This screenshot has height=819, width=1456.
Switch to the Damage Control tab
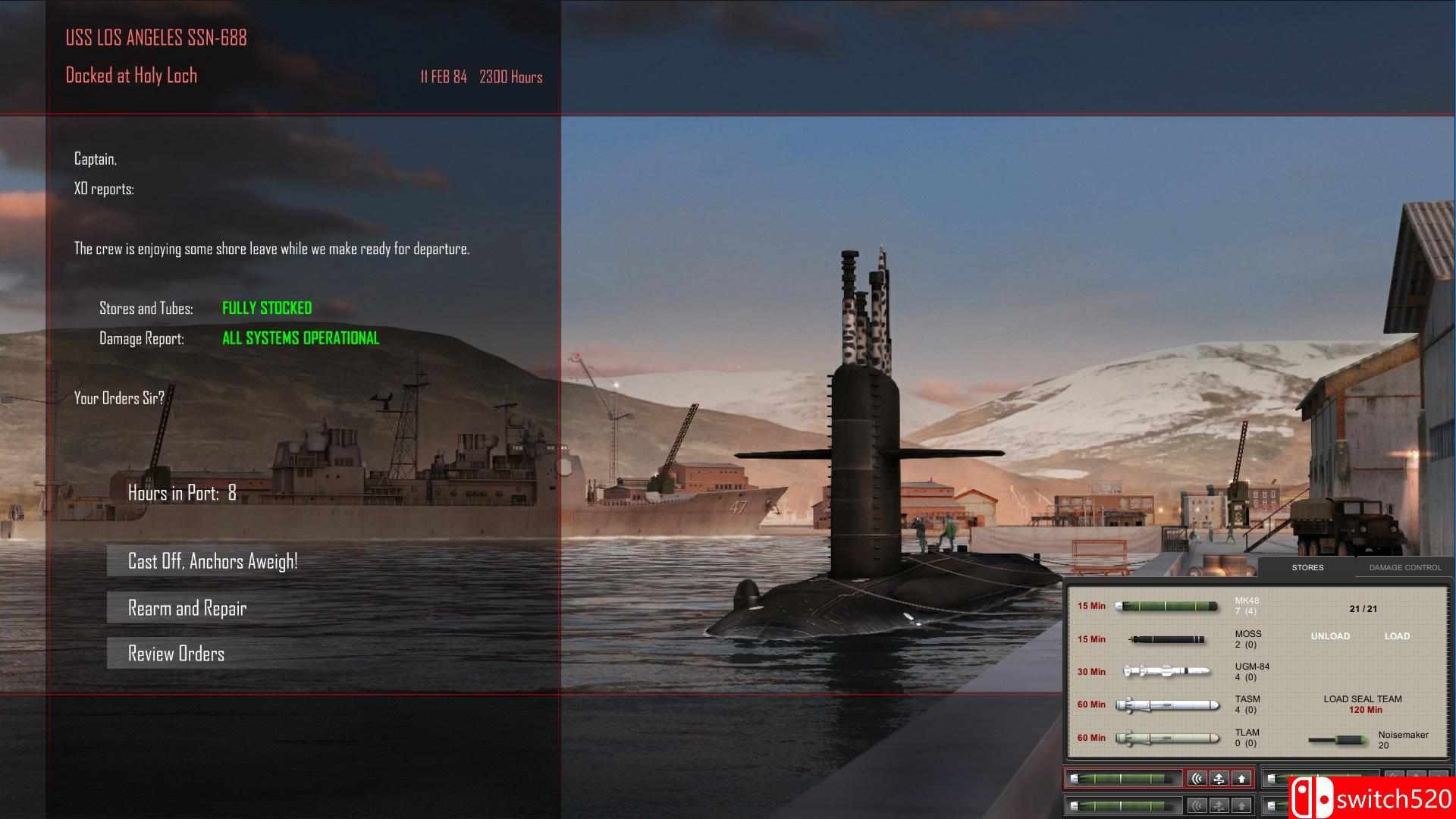pos(1404,567)
